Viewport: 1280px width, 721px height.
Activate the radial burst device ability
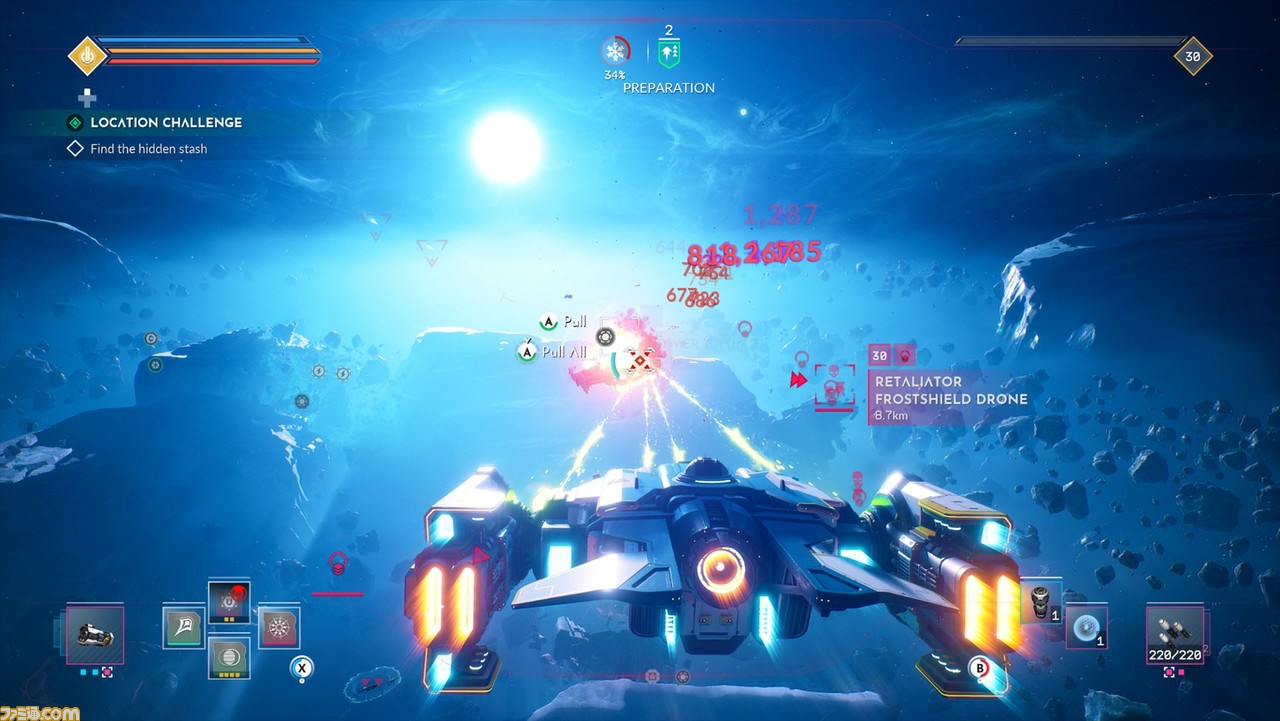[x=279, y=628]
